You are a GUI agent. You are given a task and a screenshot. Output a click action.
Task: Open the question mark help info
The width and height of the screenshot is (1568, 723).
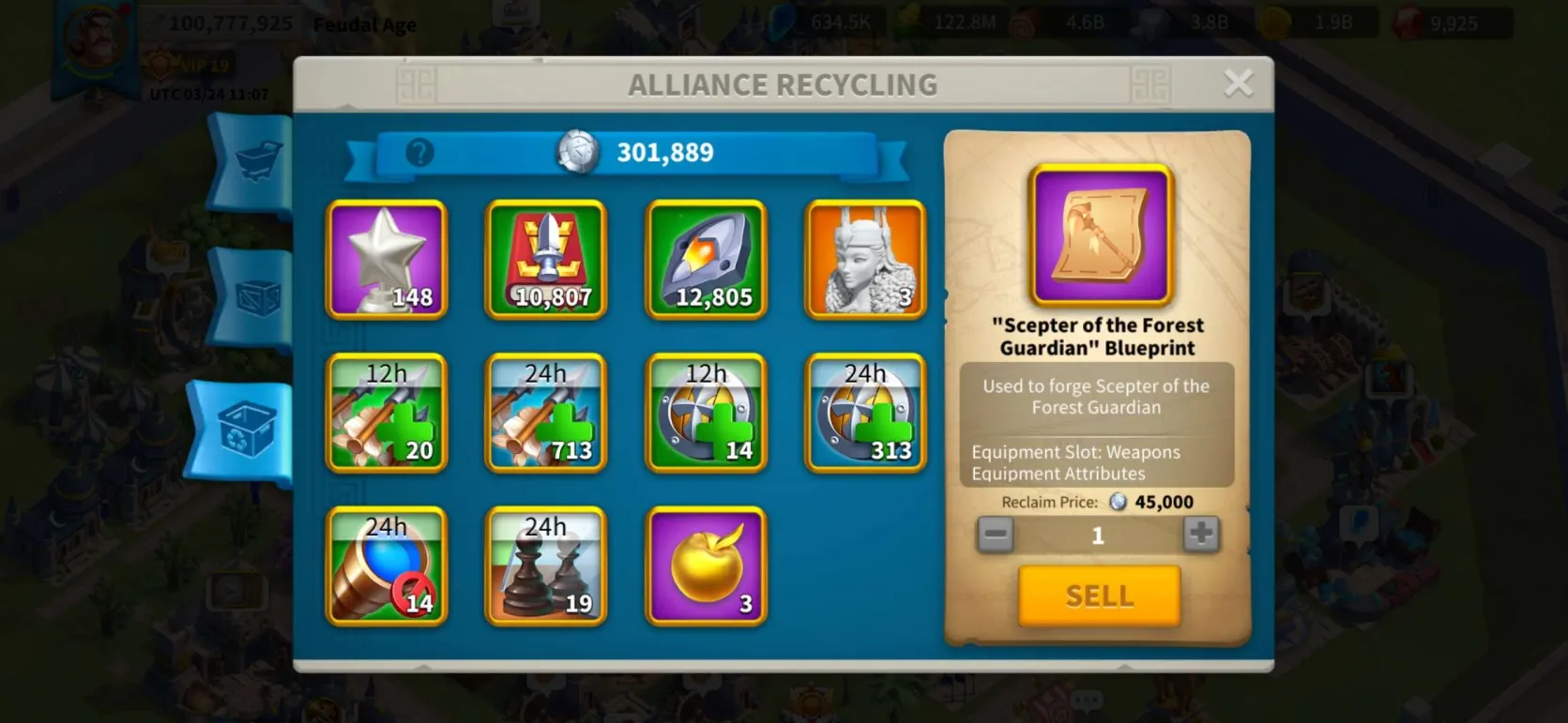pos(419,152)
